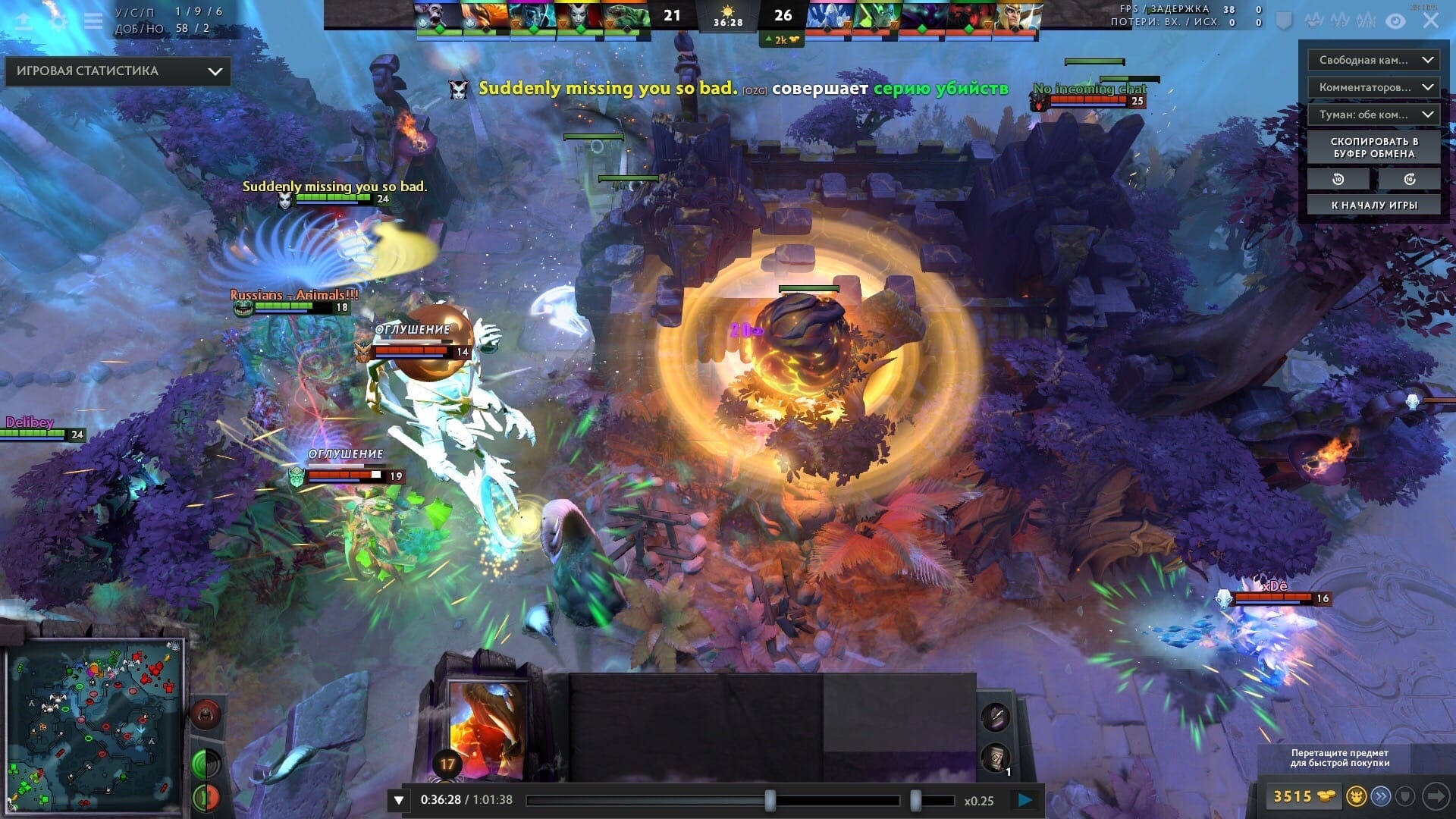Skip the replay forward ten seconds

pos(1409,179)
